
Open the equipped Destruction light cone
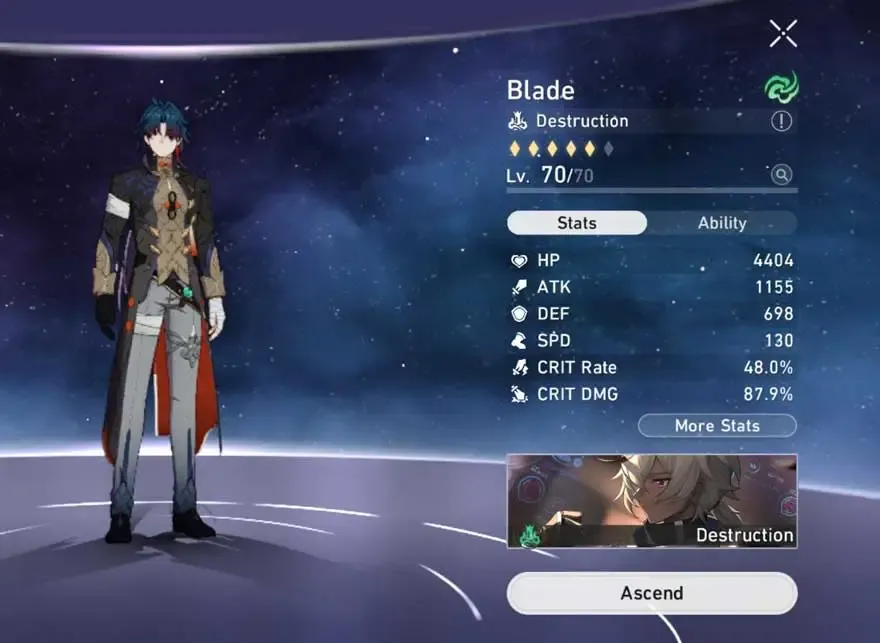click(652, 500)
